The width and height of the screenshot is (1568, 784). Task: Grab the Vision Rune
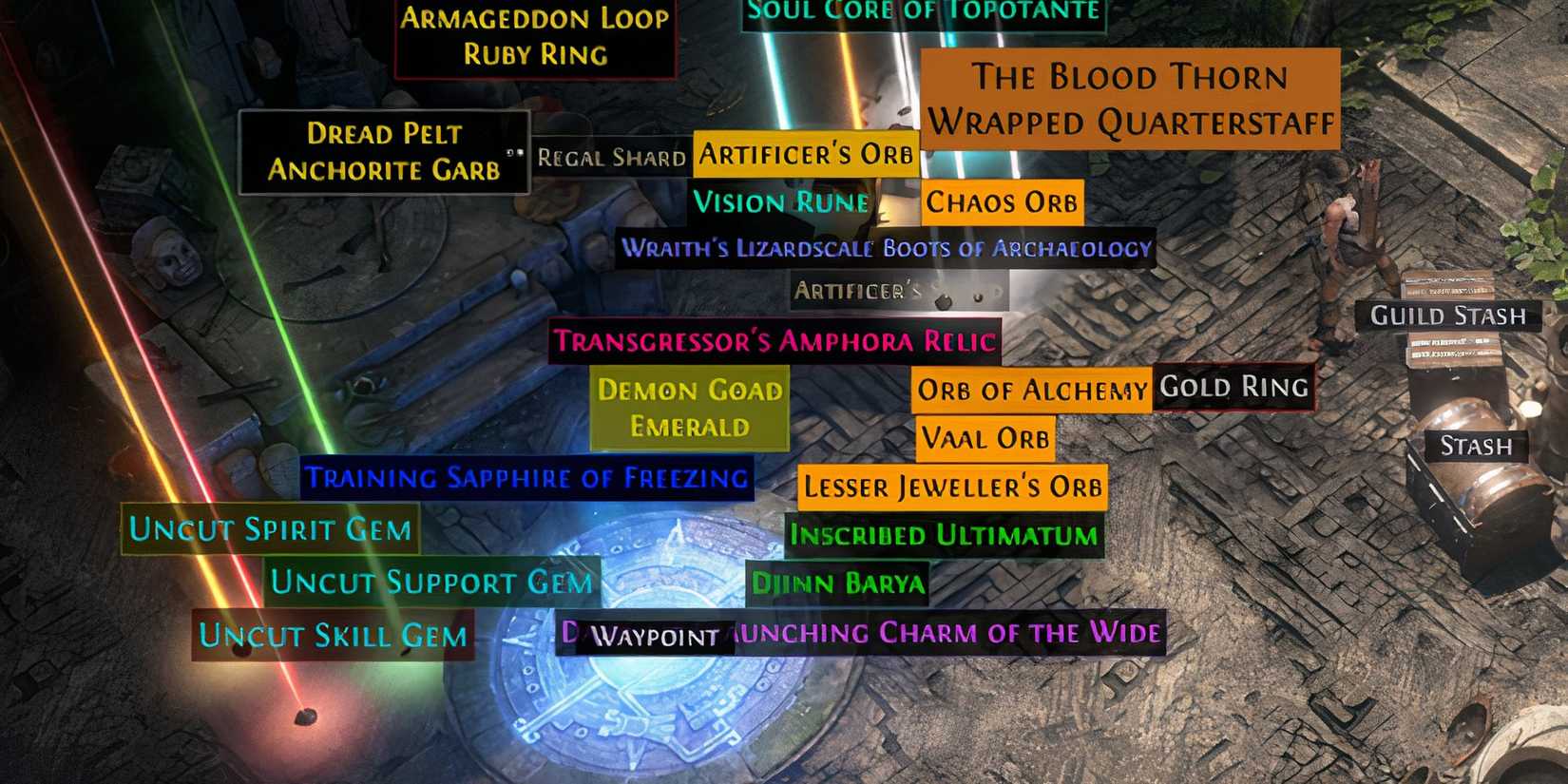(779, 201)
